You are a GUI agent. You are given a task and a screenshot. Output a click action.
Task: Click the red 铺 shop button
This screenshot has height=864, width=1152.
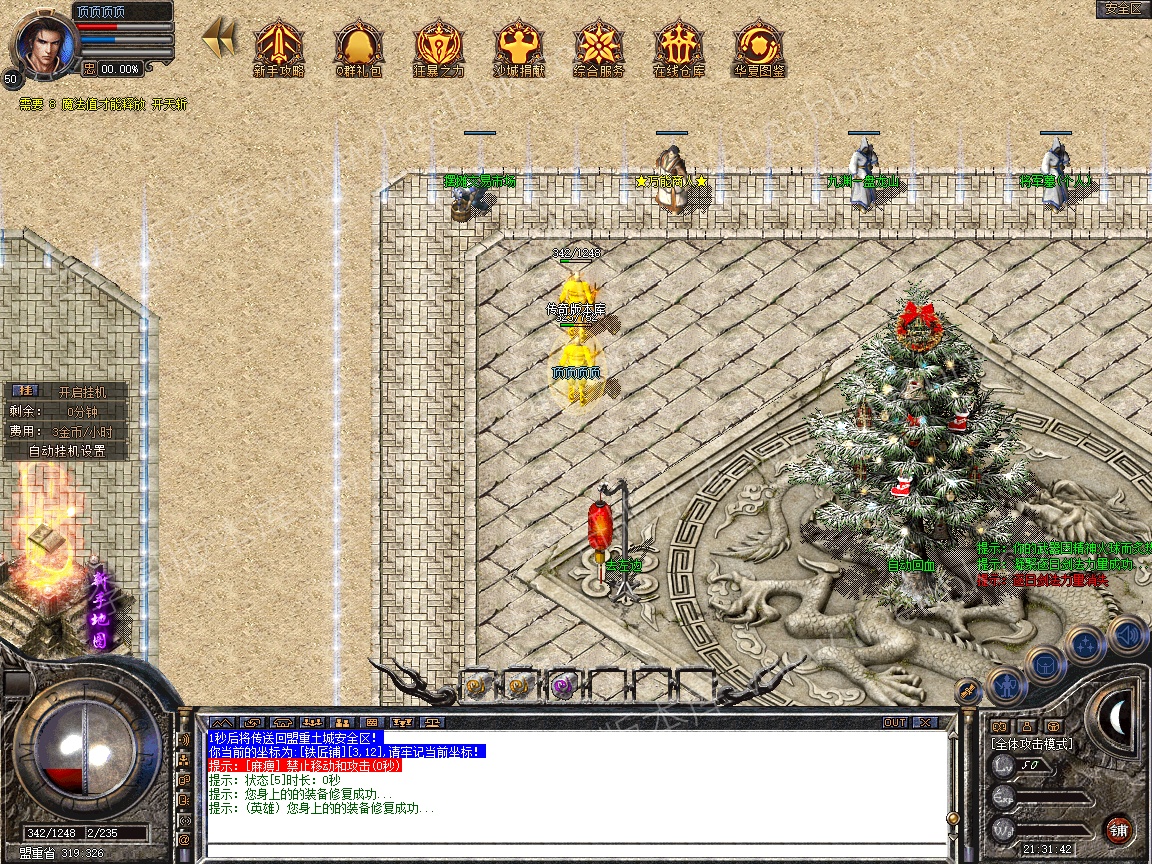pos(1118,829)
